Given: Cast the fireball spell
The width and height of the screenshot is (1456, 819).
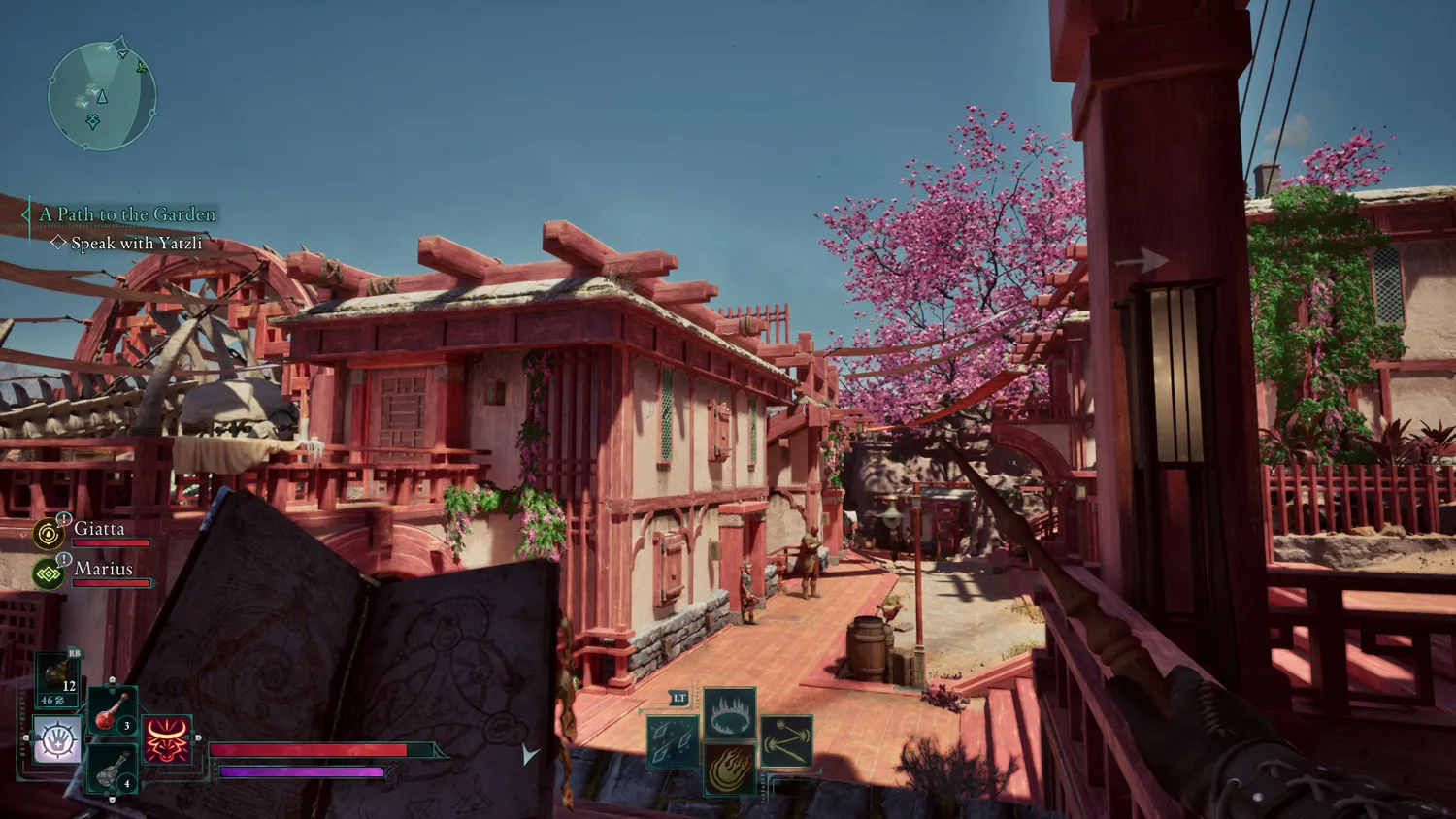Looking at the screenshot, I should click(x=730, y=770).
